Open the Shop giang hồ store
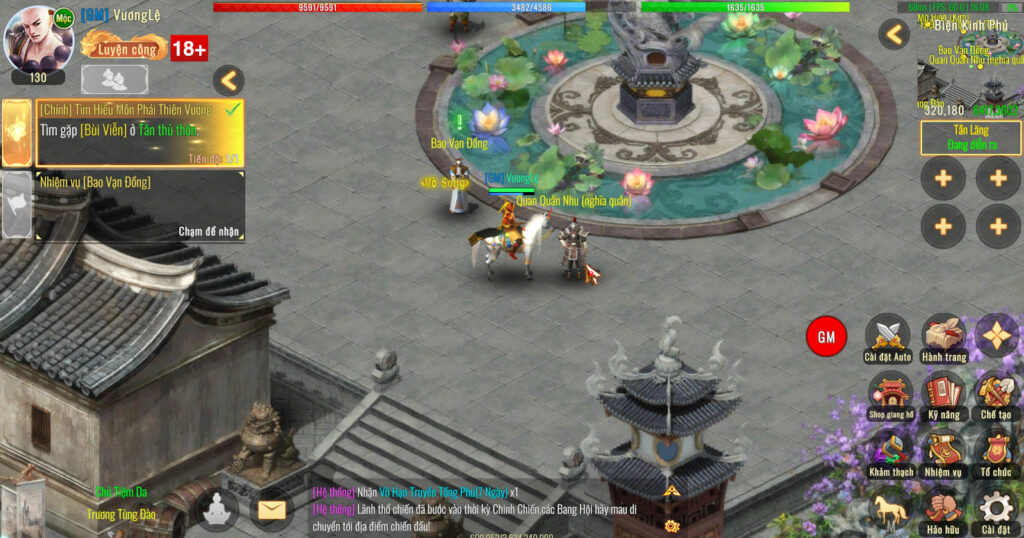This screenshot has height=538, width=1024. (889, 393)
